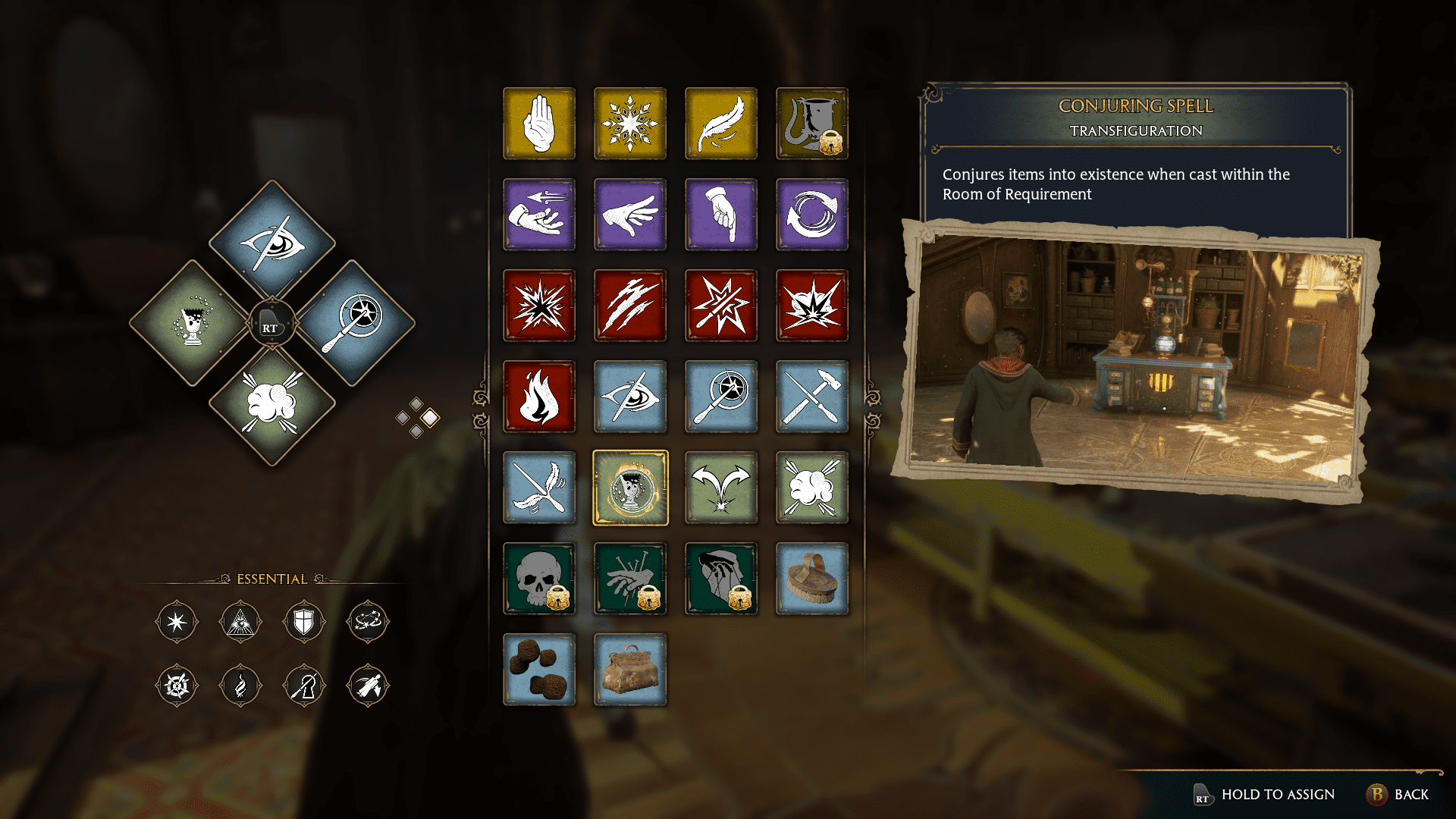Image resolution: width=1456 pixels, height=819 pixels.
Task: Select the eye spell in top diamond slot
Action: pyautogui.click(x=271, y=243)
